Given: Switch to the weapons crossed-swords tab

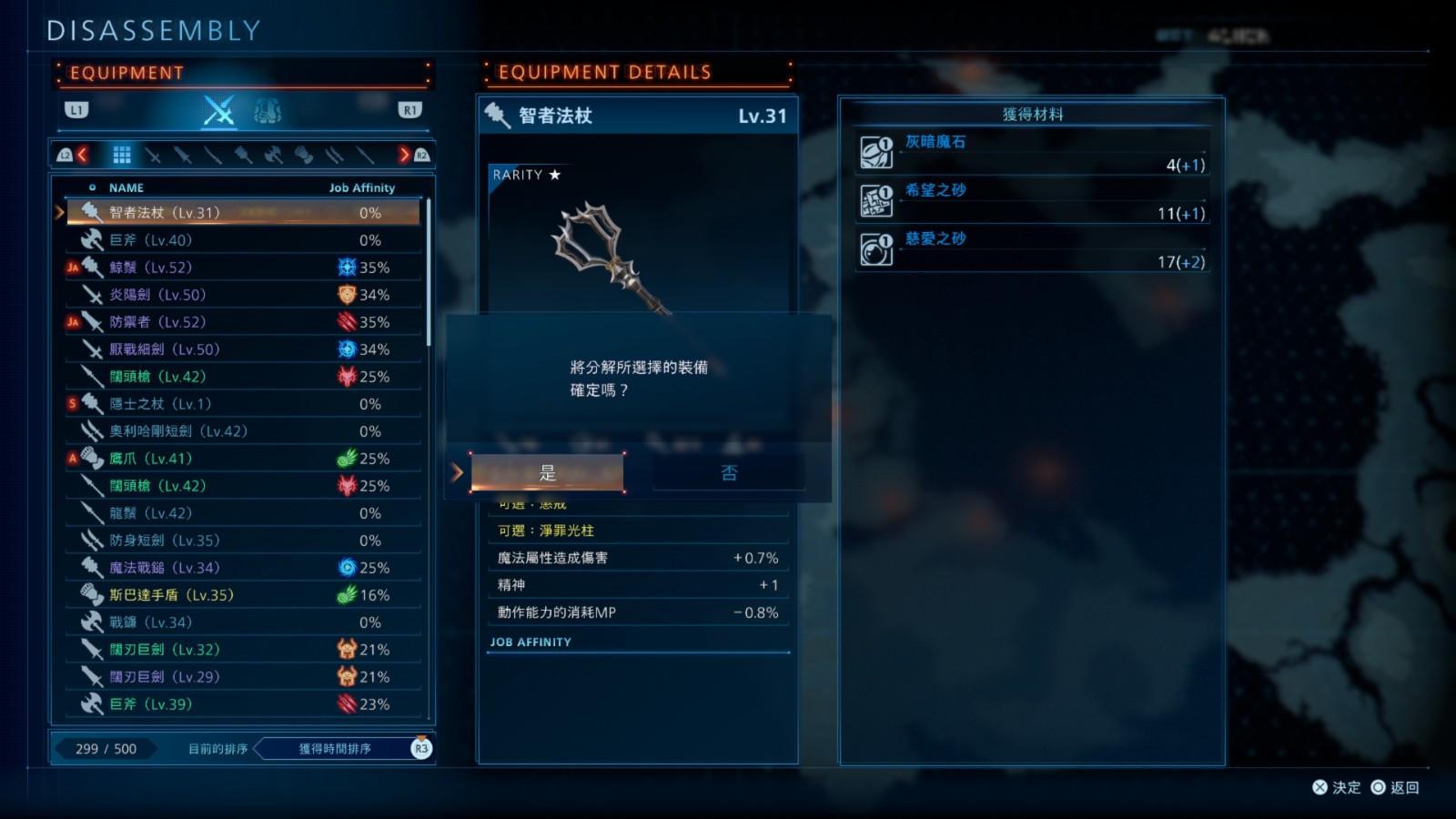Looking at the screenshot, I should [x=218, y=111].
